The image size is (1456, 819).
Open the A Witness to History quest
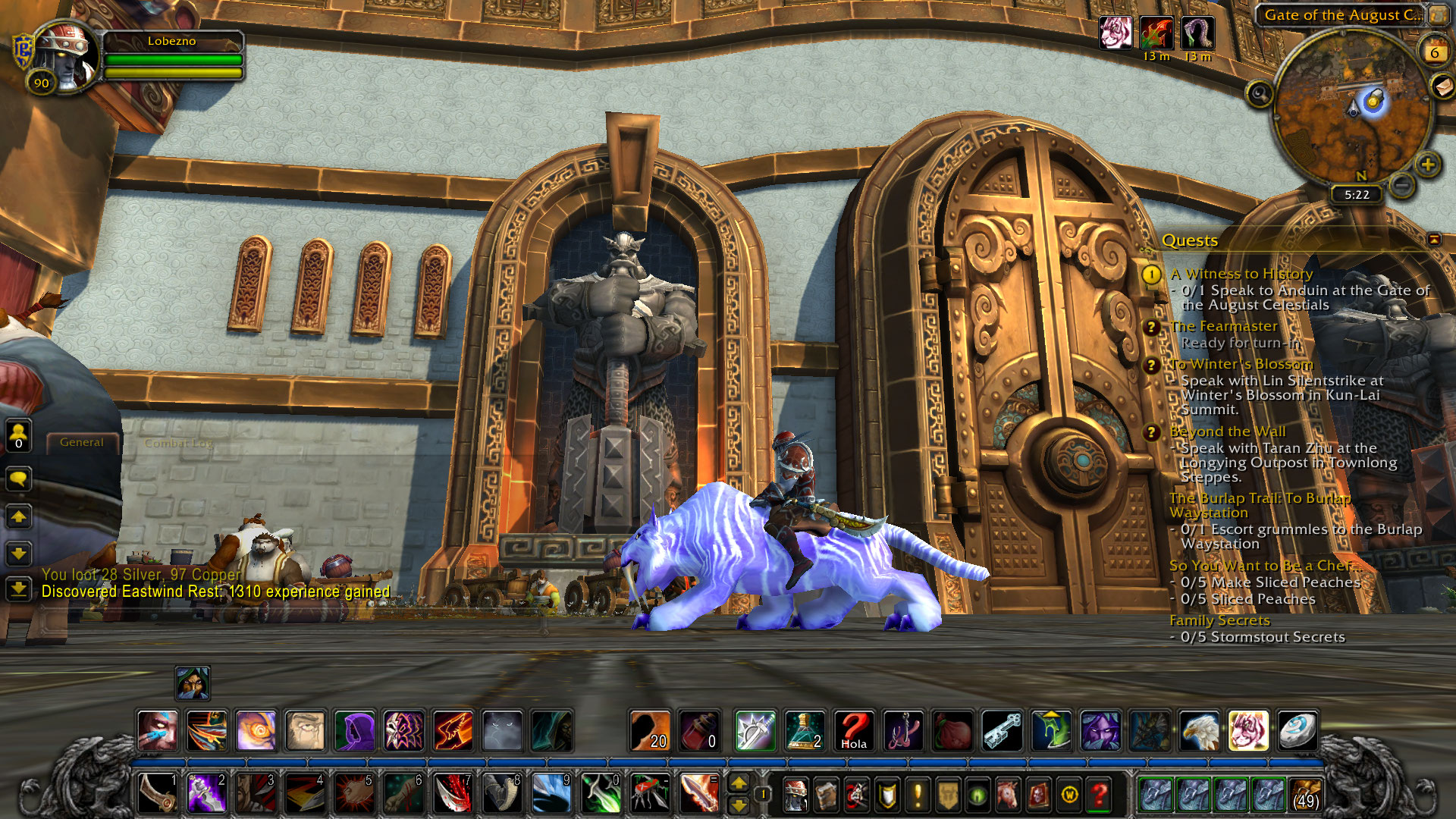click(1241, 274)
